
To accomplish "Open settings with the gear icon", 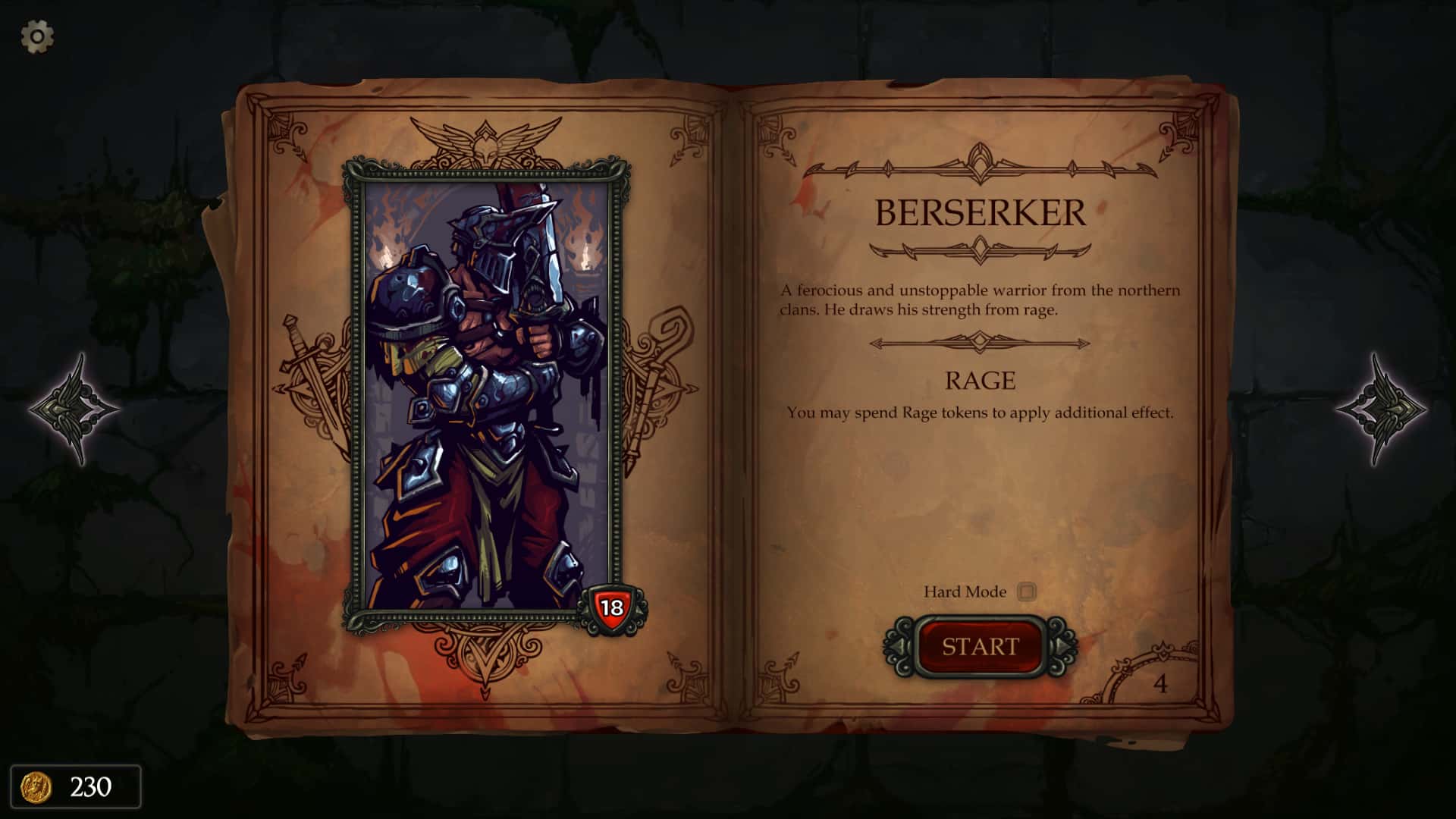I will (x=36, y=36).
